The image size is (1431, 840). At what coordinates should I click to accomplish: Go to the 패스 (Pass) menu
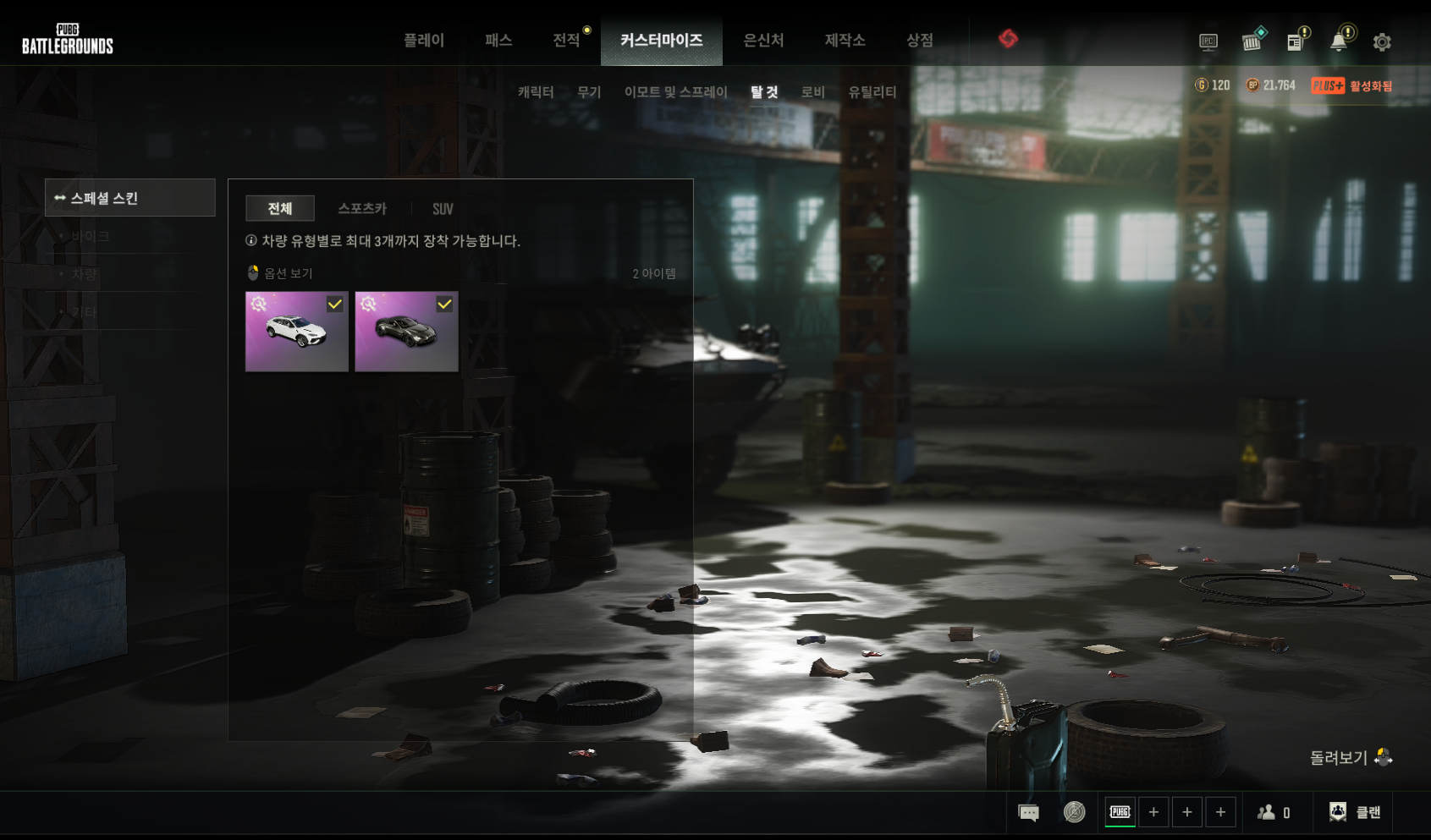point(498,41)
